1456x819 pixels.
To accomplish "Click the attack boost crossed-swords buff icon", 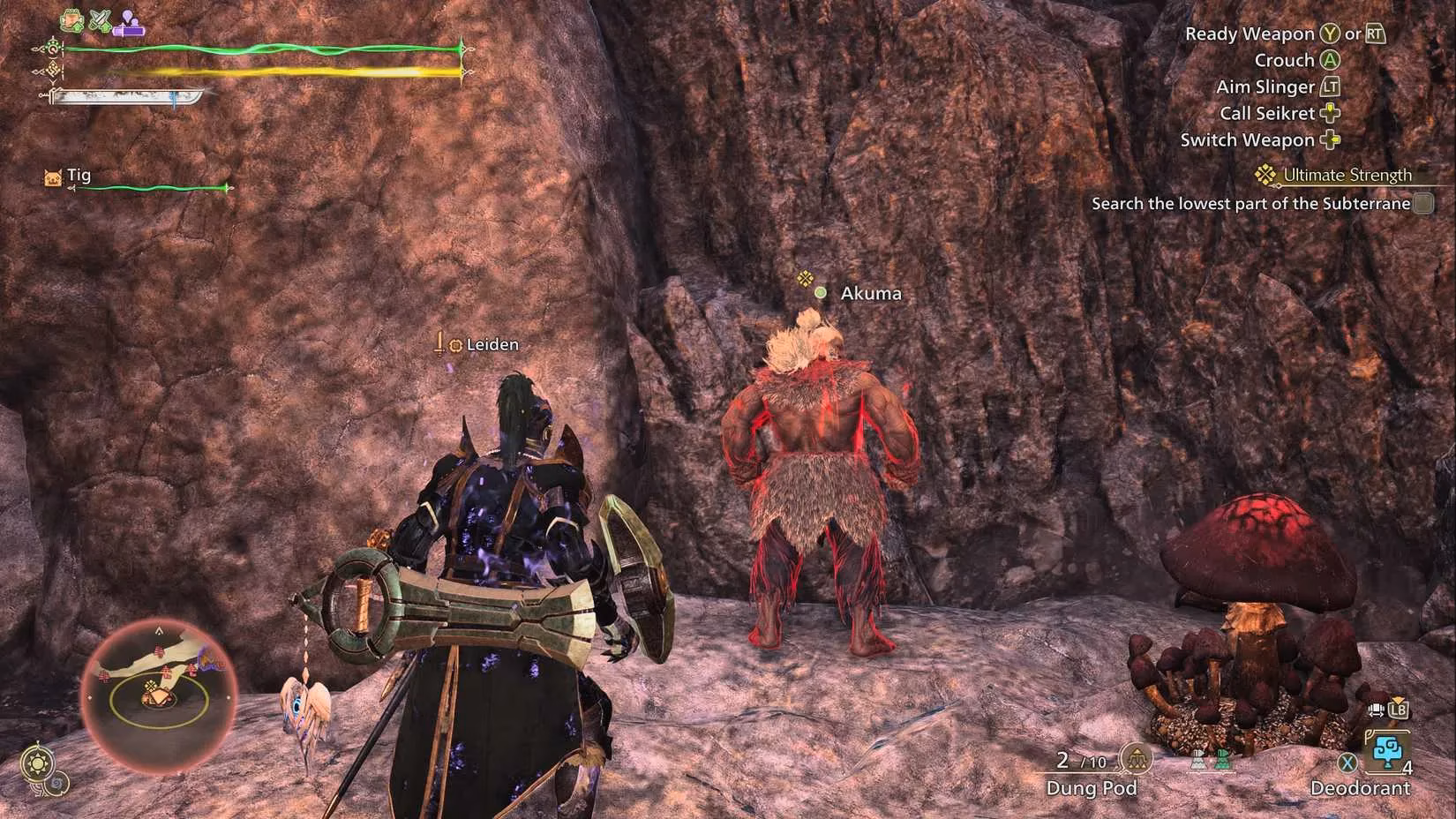I will pos(99,19).
